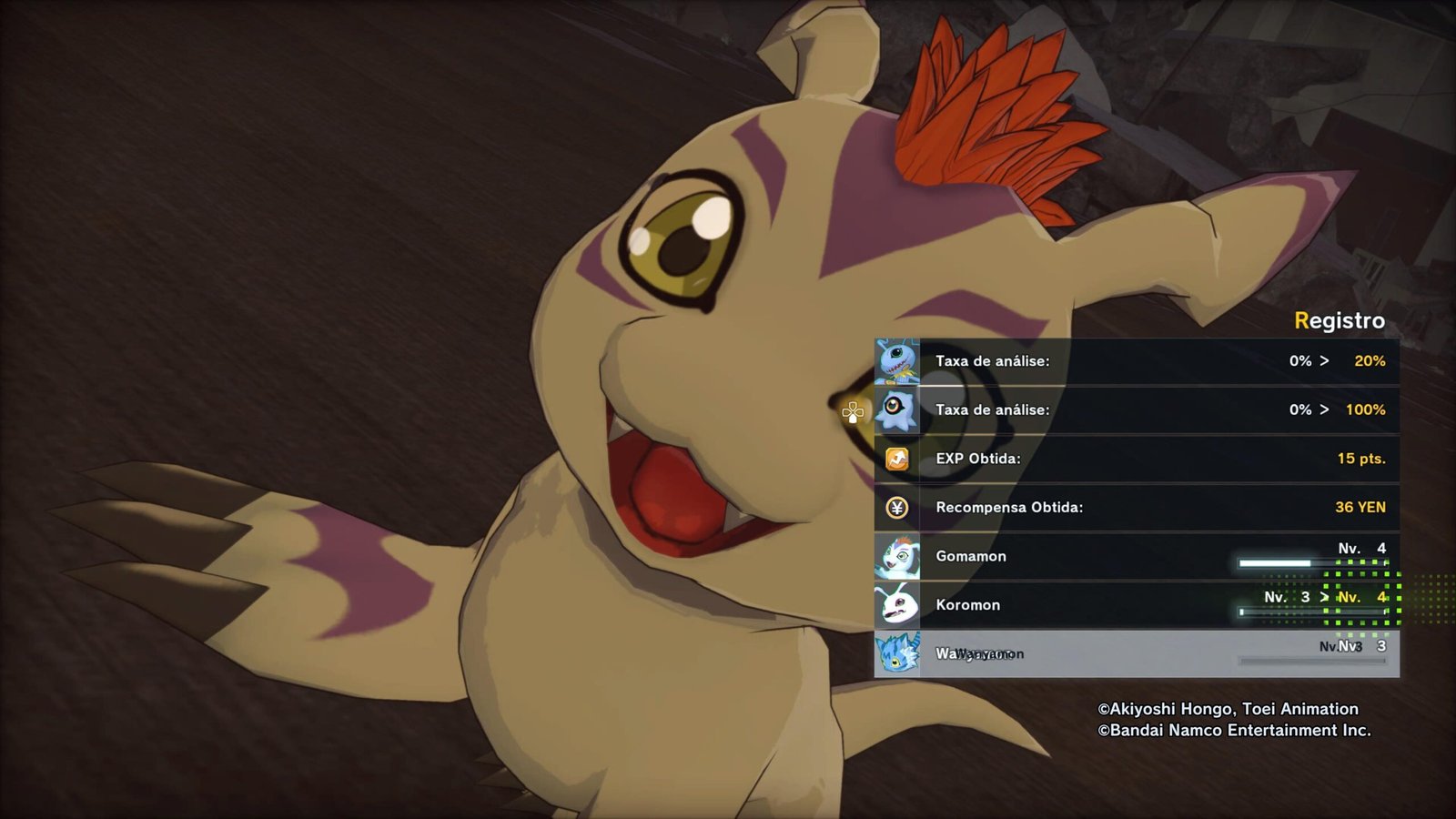Select the Koromon level-up row

click(1136, 605)
